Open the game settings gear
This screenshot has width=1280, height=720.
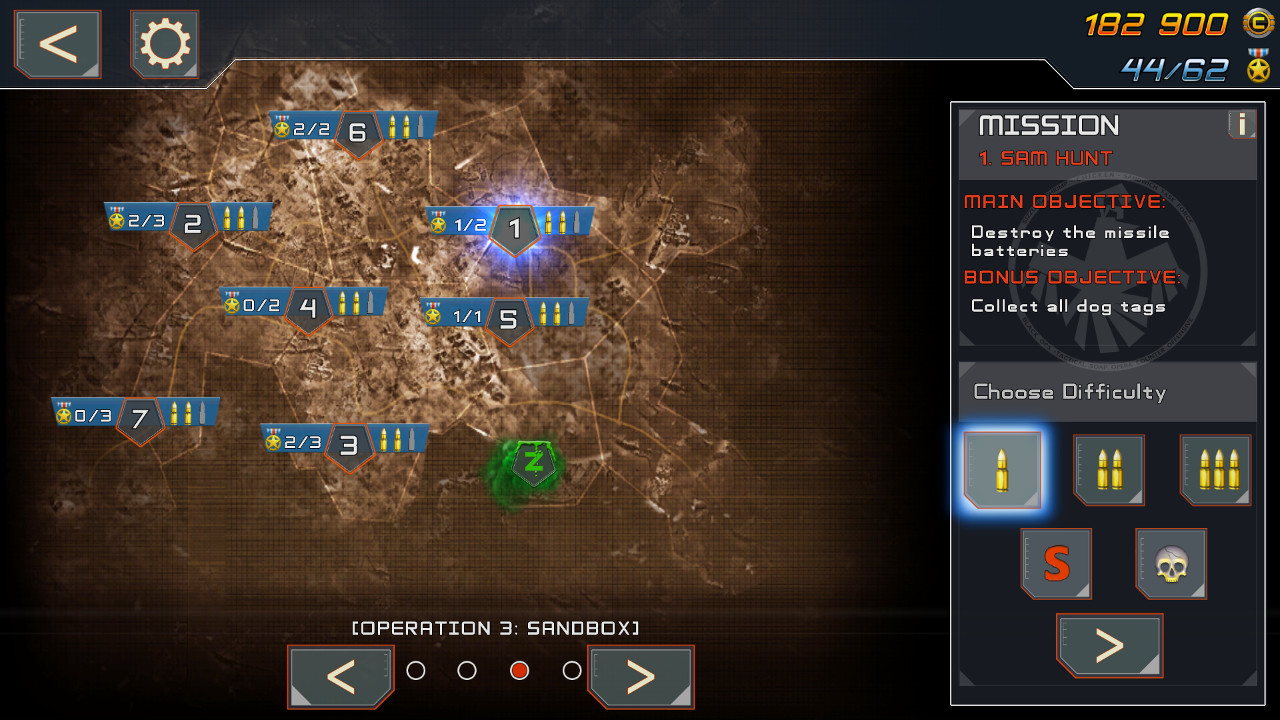click(x=164, y=44)
